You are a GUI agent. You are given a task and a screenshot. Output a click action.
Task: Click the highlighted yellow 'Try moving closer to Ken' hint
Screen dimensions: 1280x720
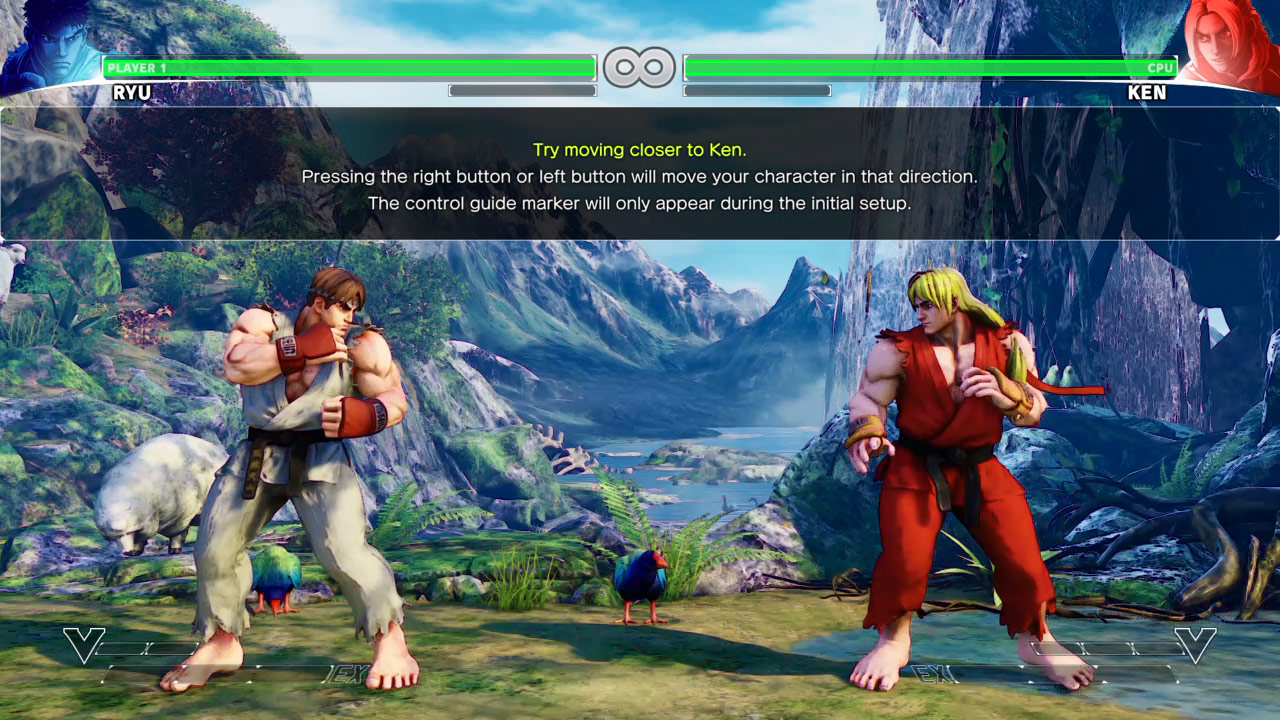[640, 150]
